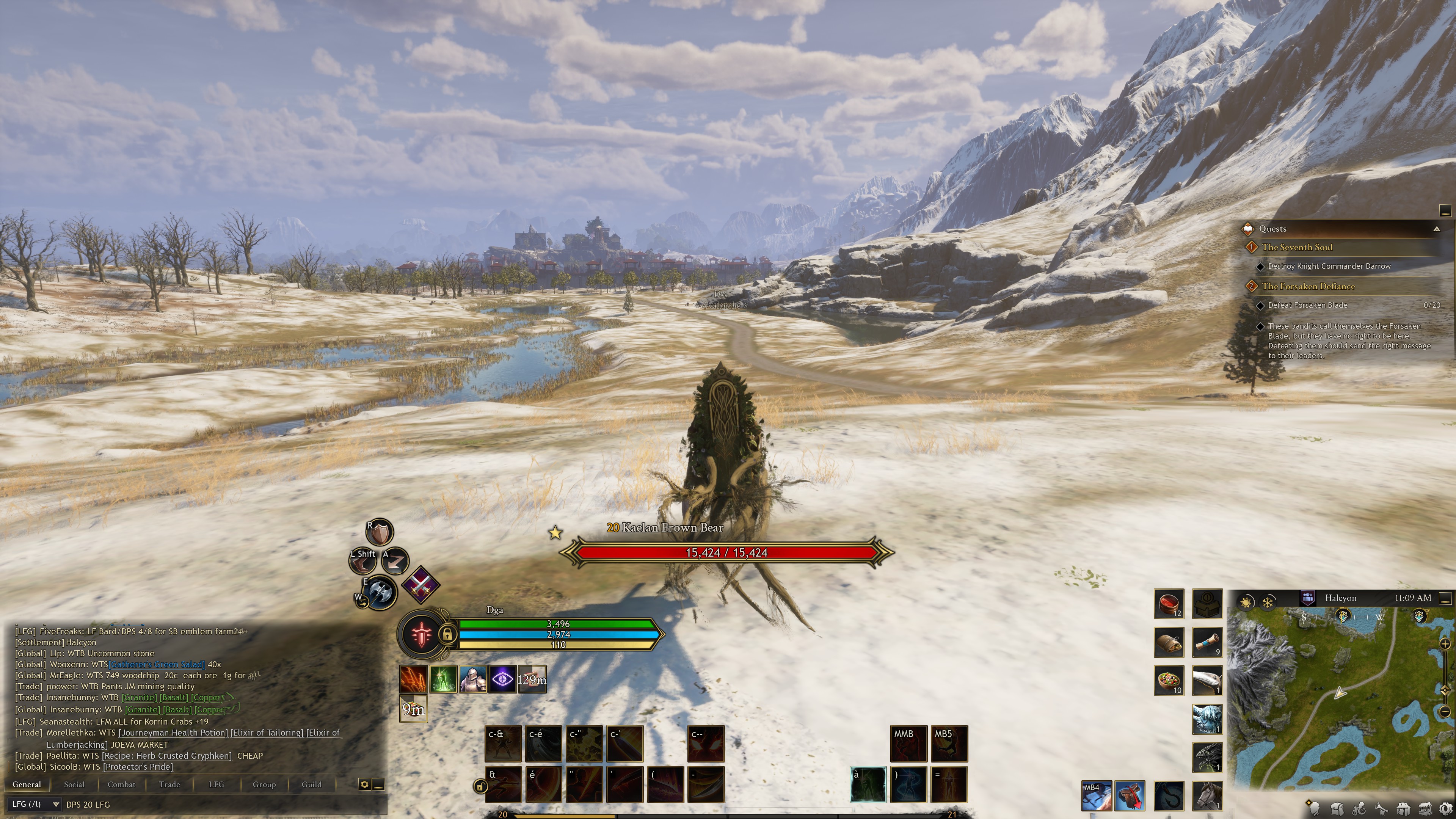The image size is (1456, 819).
Task: Toggle the action bar lock icon
Action: pos(480,786)
